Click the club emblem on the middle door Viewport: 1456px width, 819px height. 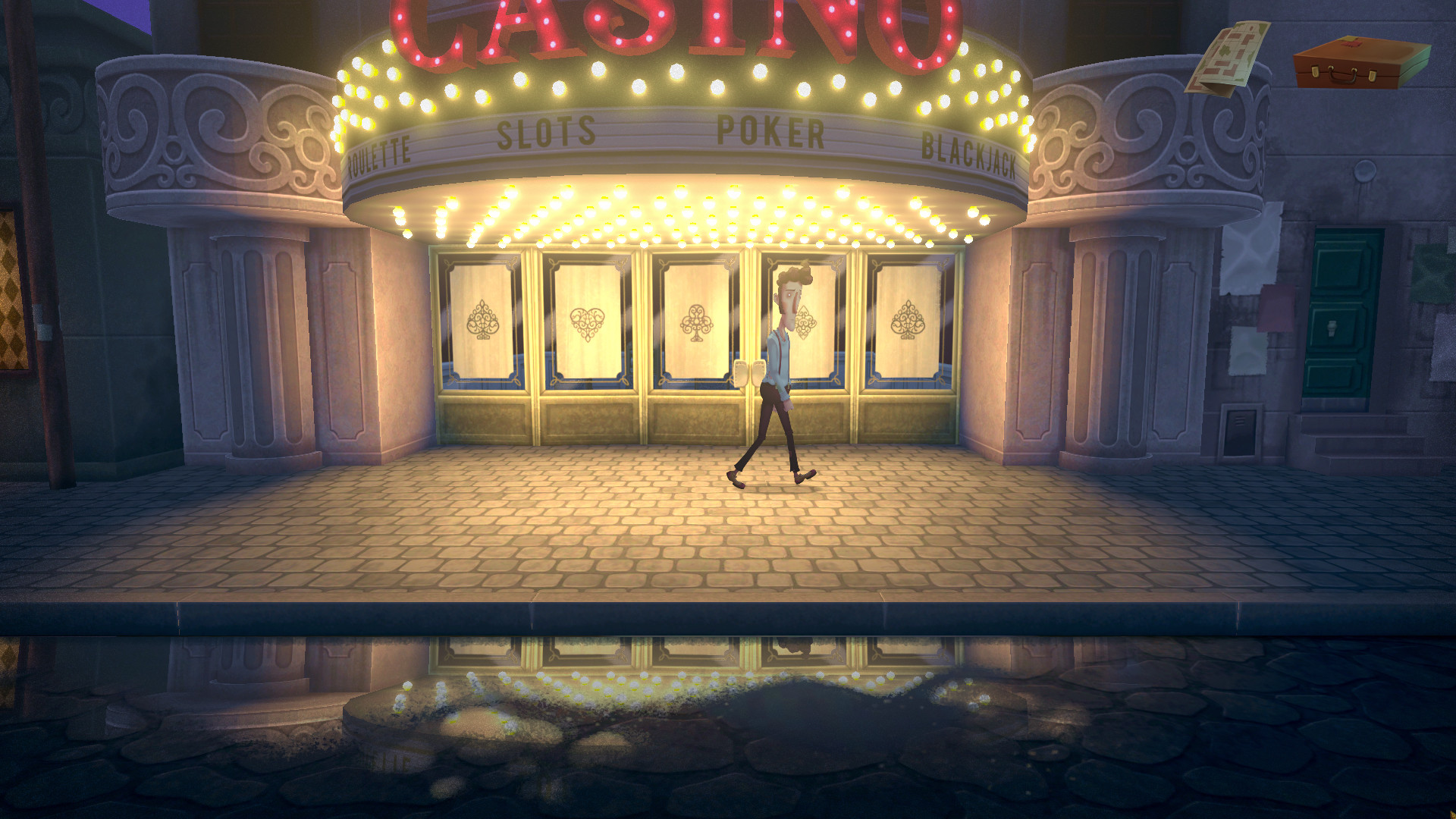(x=698, y=322)
